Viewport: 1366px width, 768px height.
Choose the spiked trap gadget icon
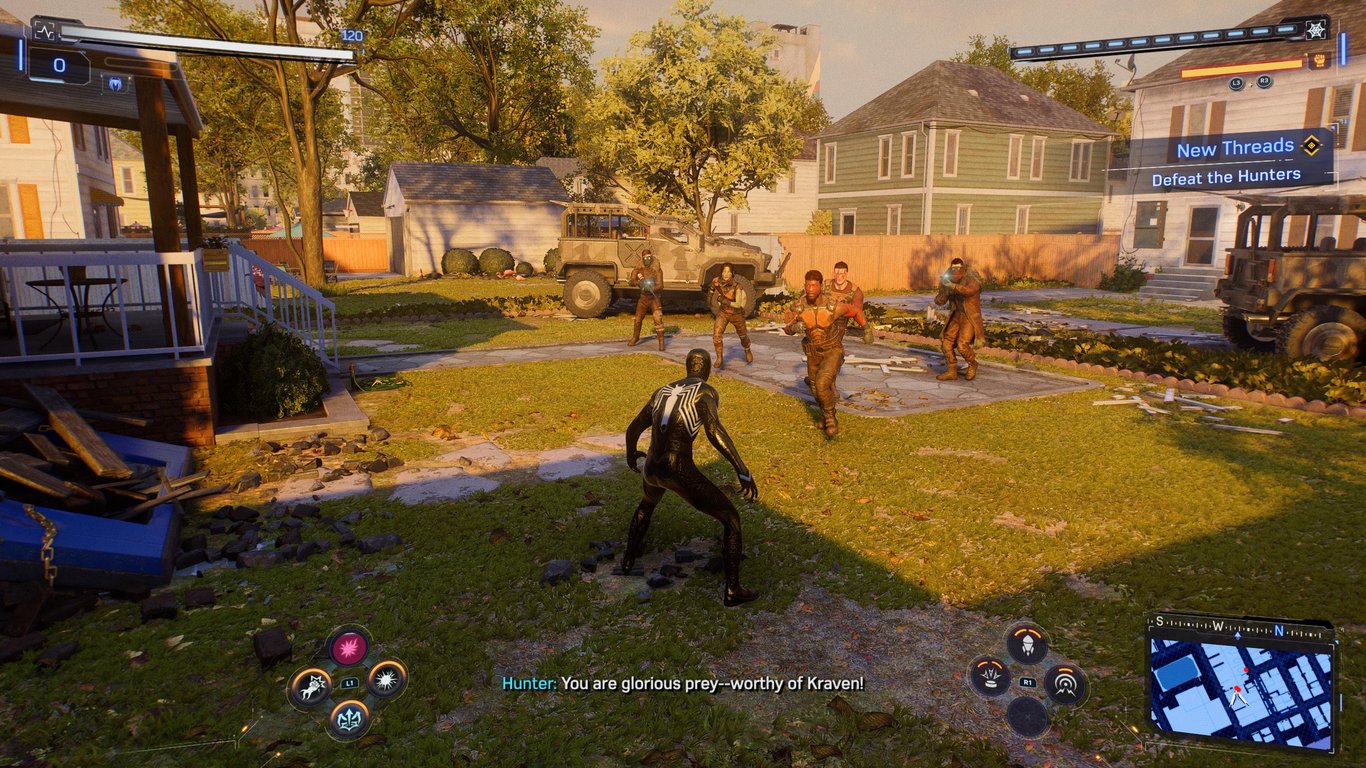pyautogui.click(x=990, y=677)
